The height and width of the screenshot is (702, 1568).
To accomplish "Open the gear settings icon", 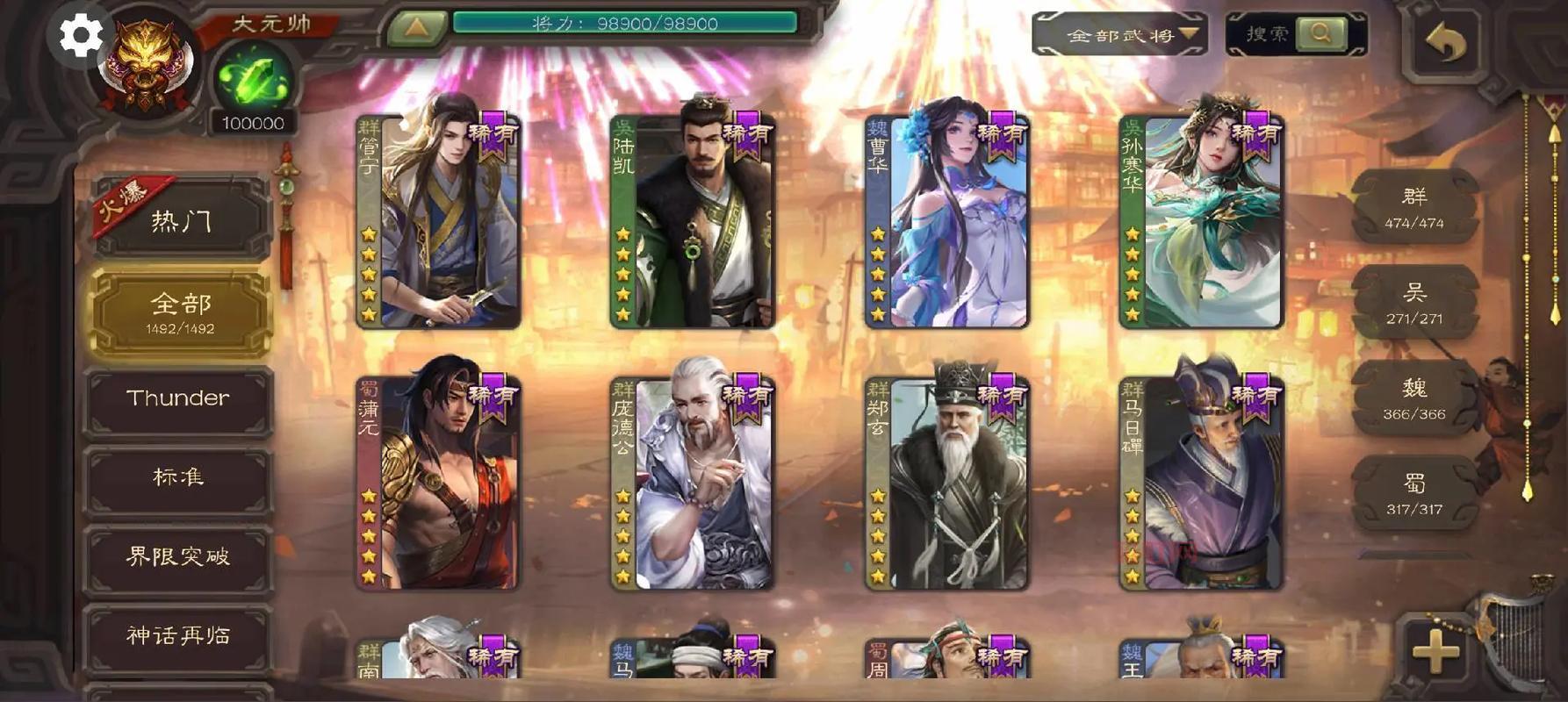I will [80, 36].
